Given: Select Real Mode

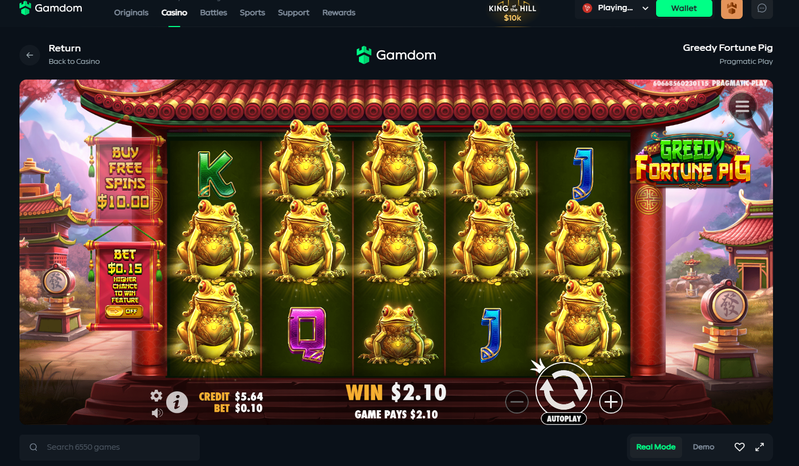Looking at the screenshot, I should [656, 447].
